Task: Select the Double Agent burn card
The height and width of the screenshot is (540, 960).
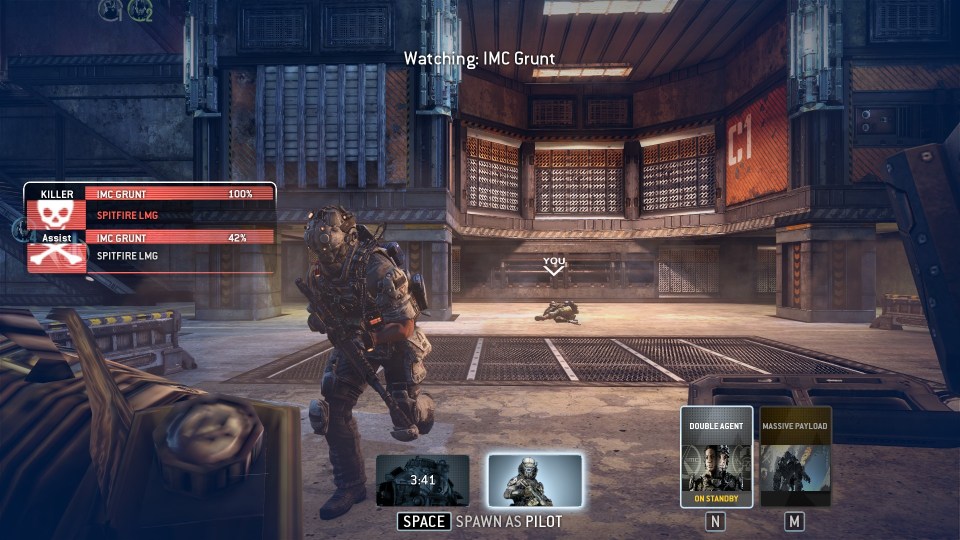Action: pos(716,457)
